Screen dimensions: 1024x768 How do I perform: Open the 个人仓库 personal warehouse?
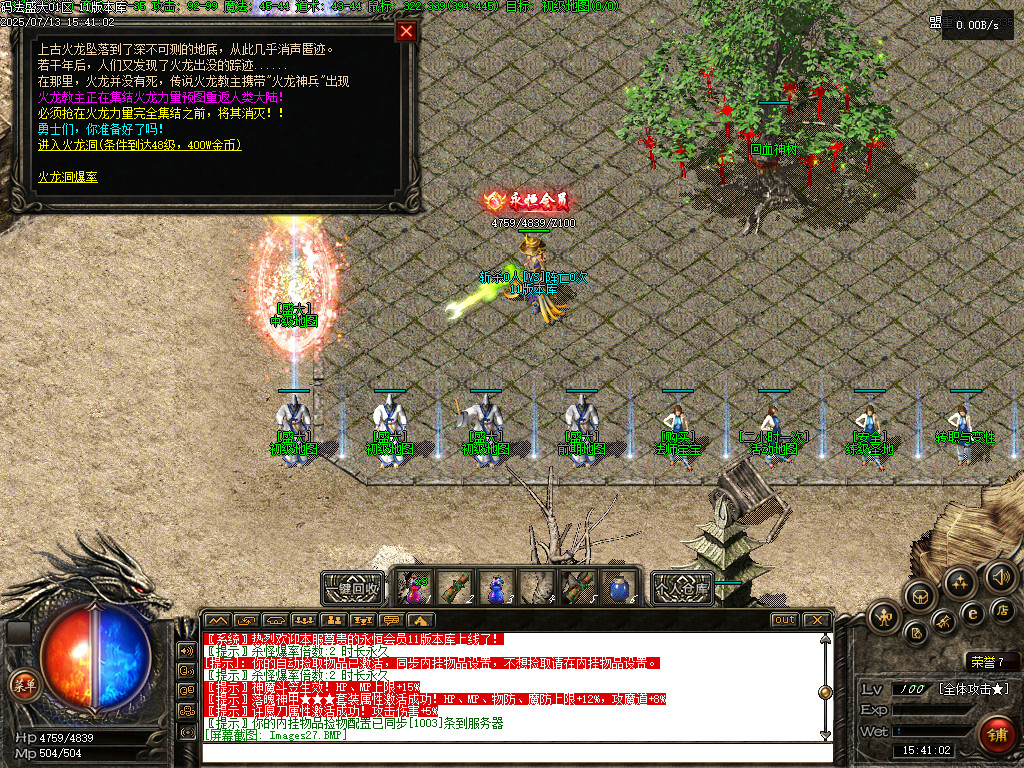coord(683,588)
